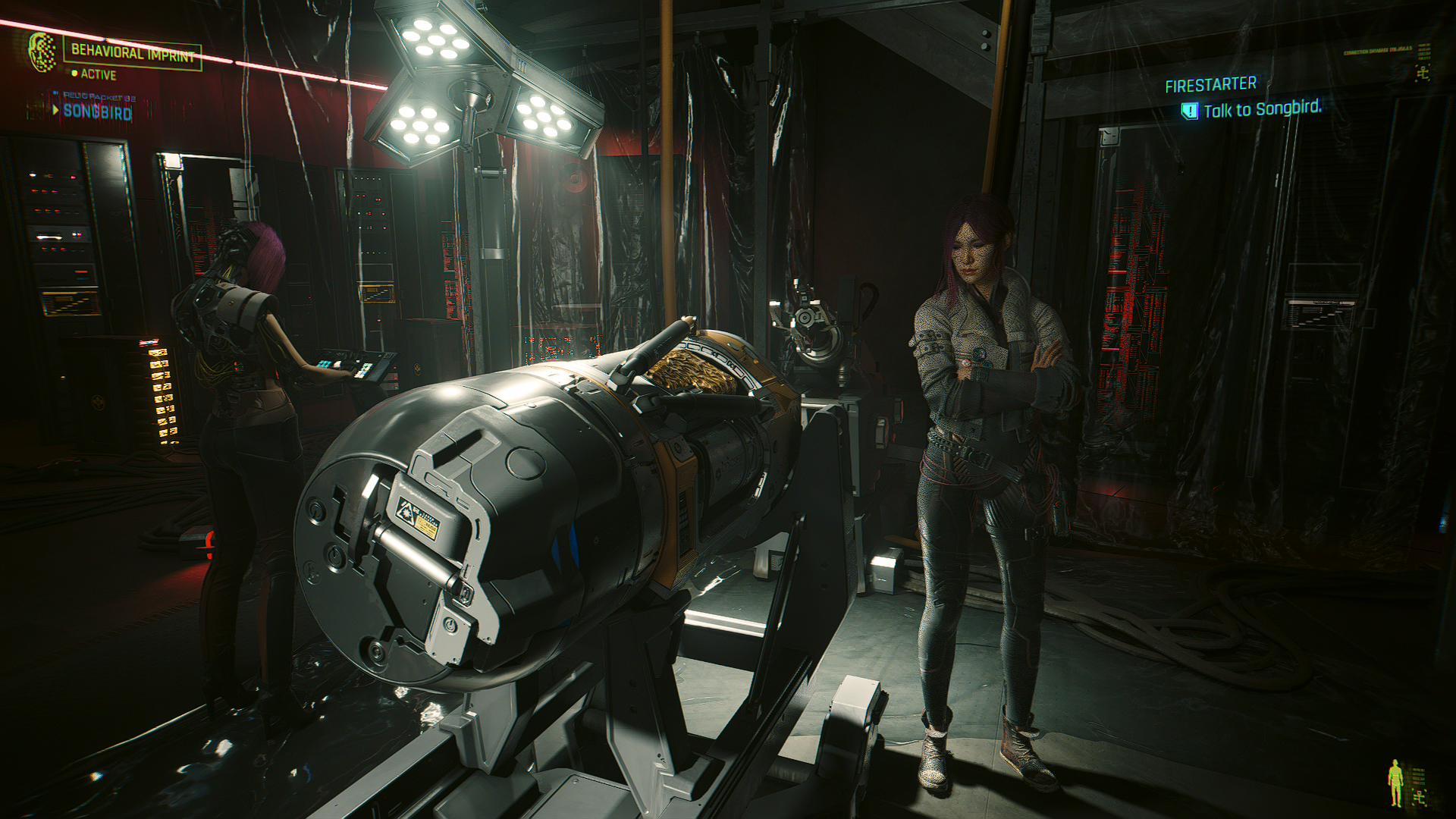Image resolution: width=1456 pixels, height=819 pixels.
Task: Click the Talk to Songbird objective
Action: coord(1261,110)
